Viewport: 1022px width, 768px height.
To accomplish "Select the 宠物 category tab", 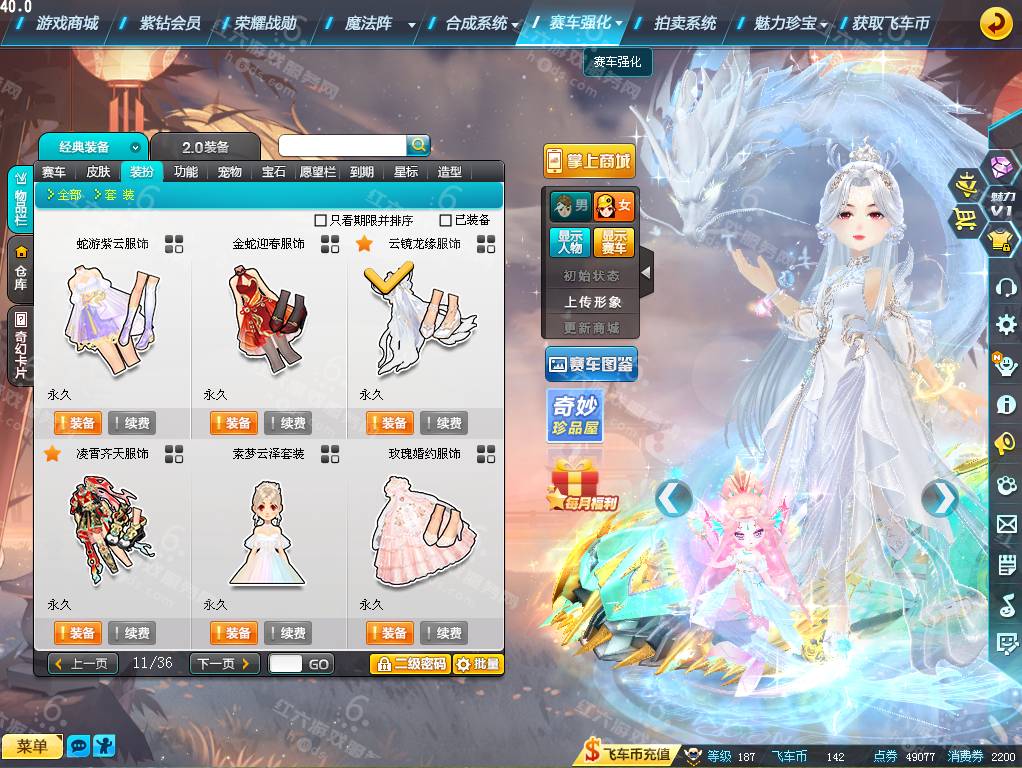I will coord(230,172).
